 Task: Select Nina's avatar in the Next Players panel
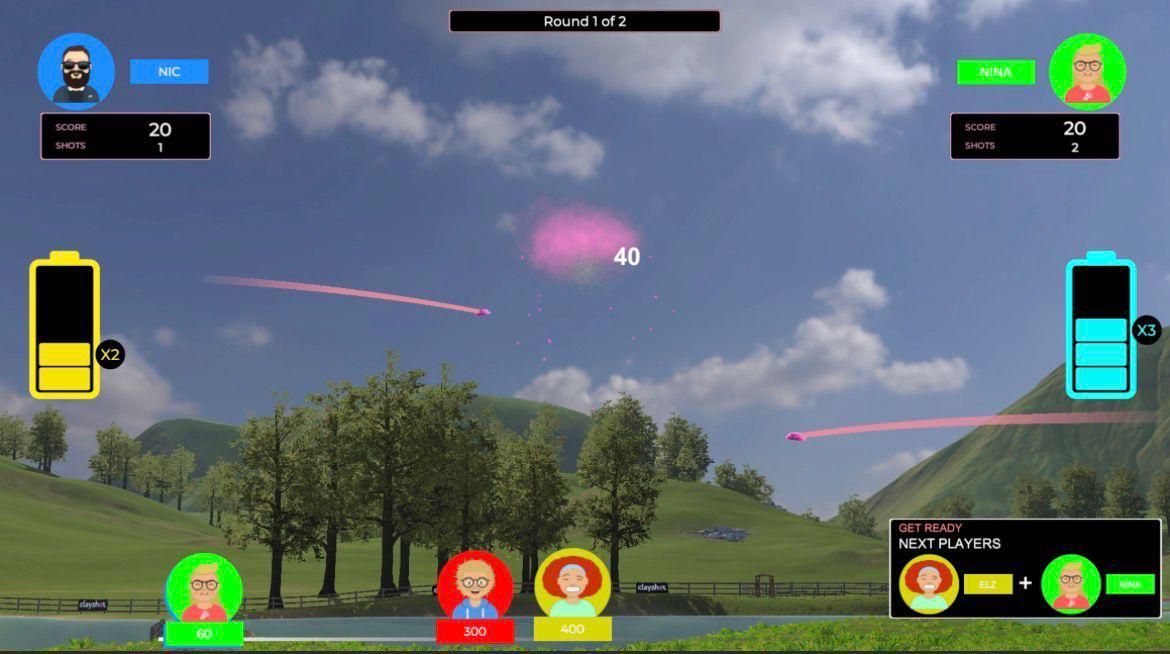pyautogui.click(x=1071, y=584)
